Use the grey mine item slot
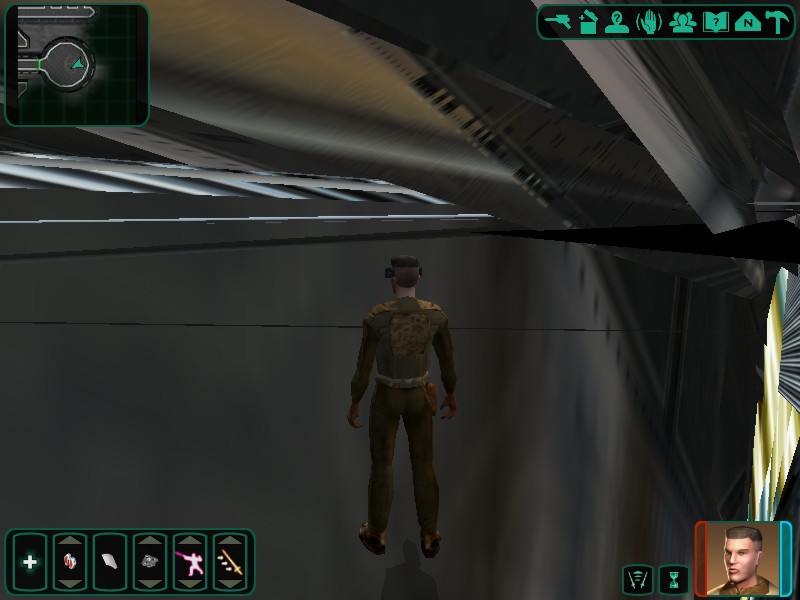Viewport: 800px width, 600px height. pyautogui.click(x=150, y=562)
